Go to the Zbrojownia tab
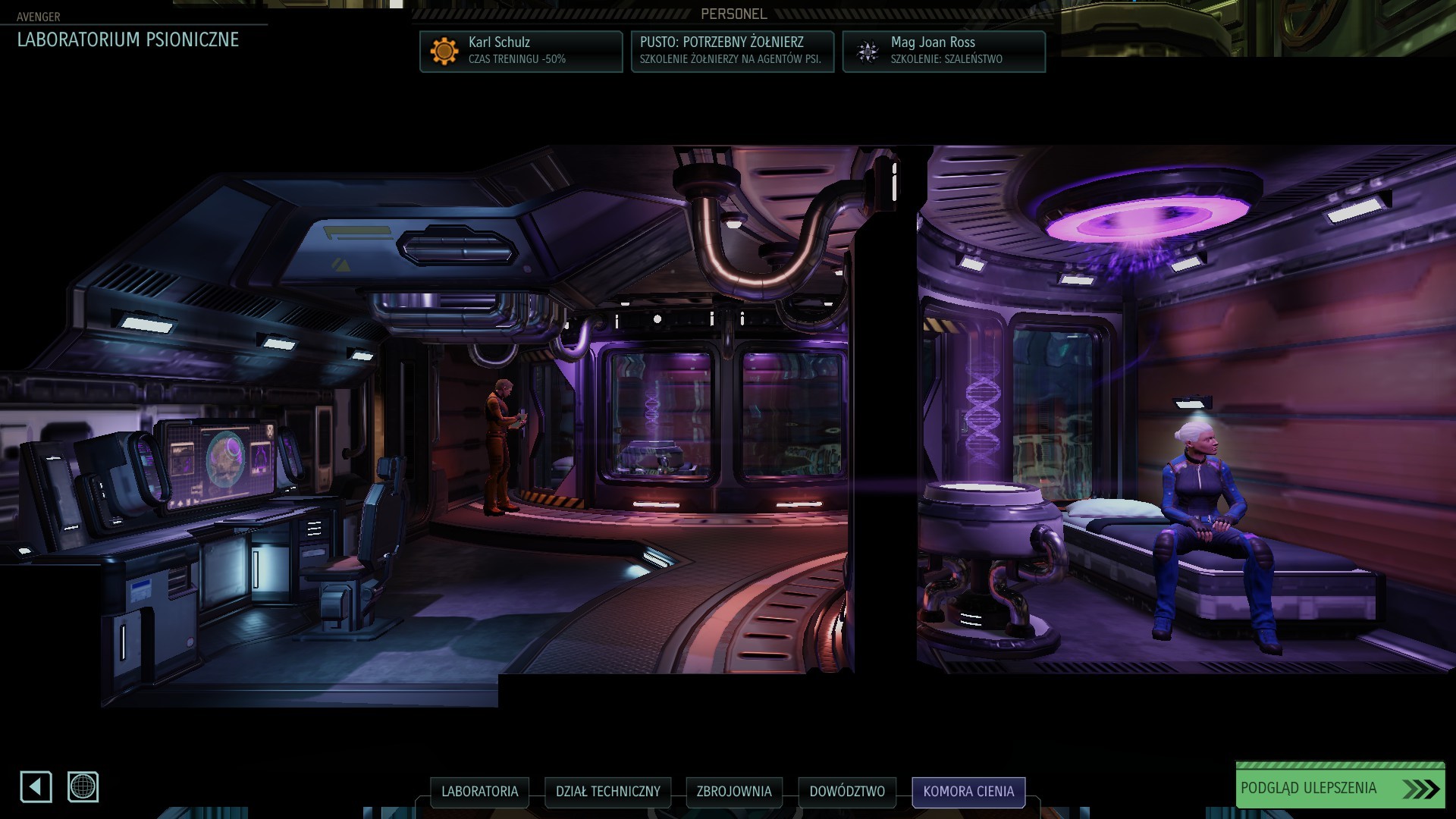This screenshot has width=1456, height=819. pos(733,792)
